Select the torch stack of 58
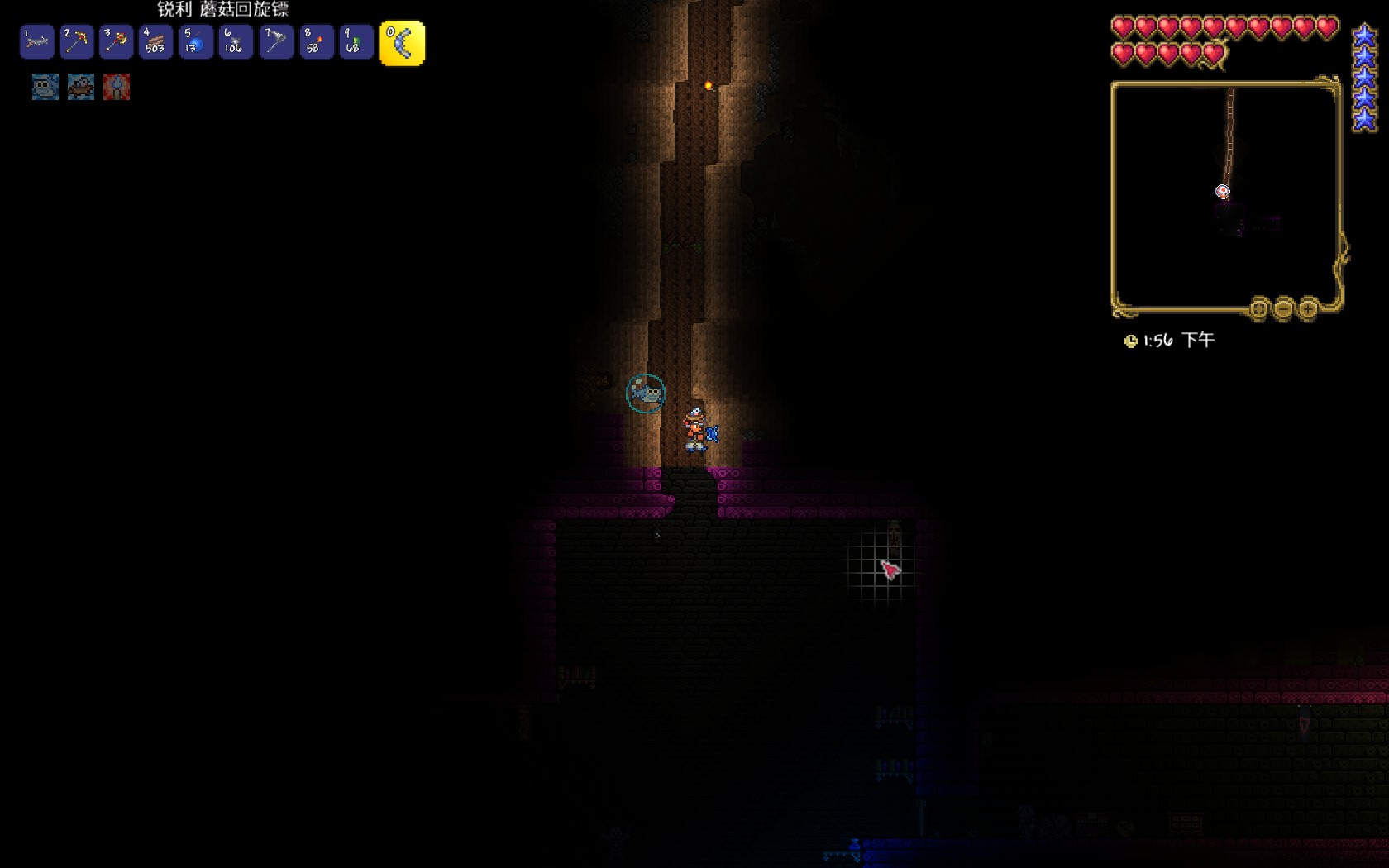 click(x=316, y=42)
